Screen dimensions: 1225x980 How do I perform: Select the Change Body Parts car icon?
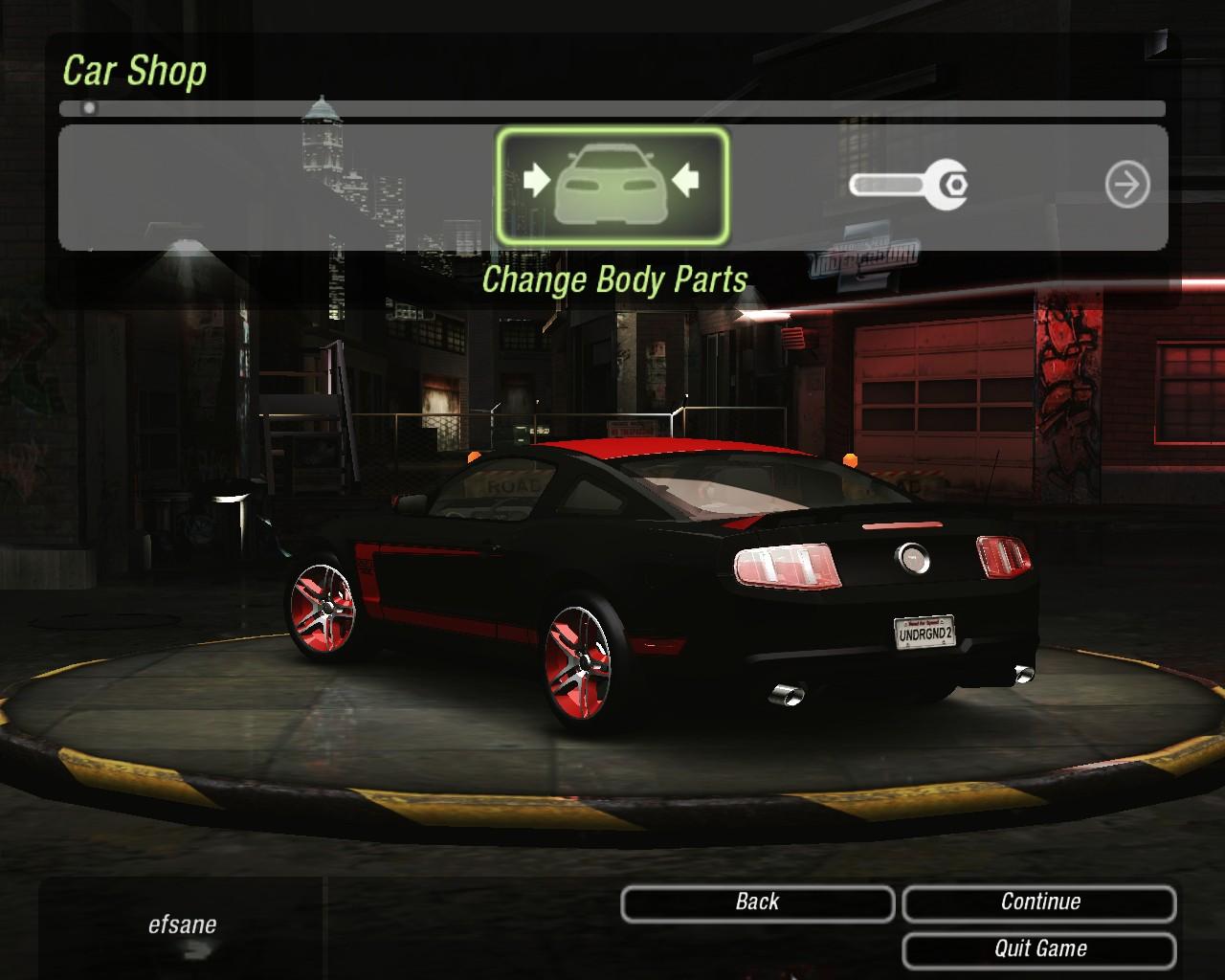point(612,185)
